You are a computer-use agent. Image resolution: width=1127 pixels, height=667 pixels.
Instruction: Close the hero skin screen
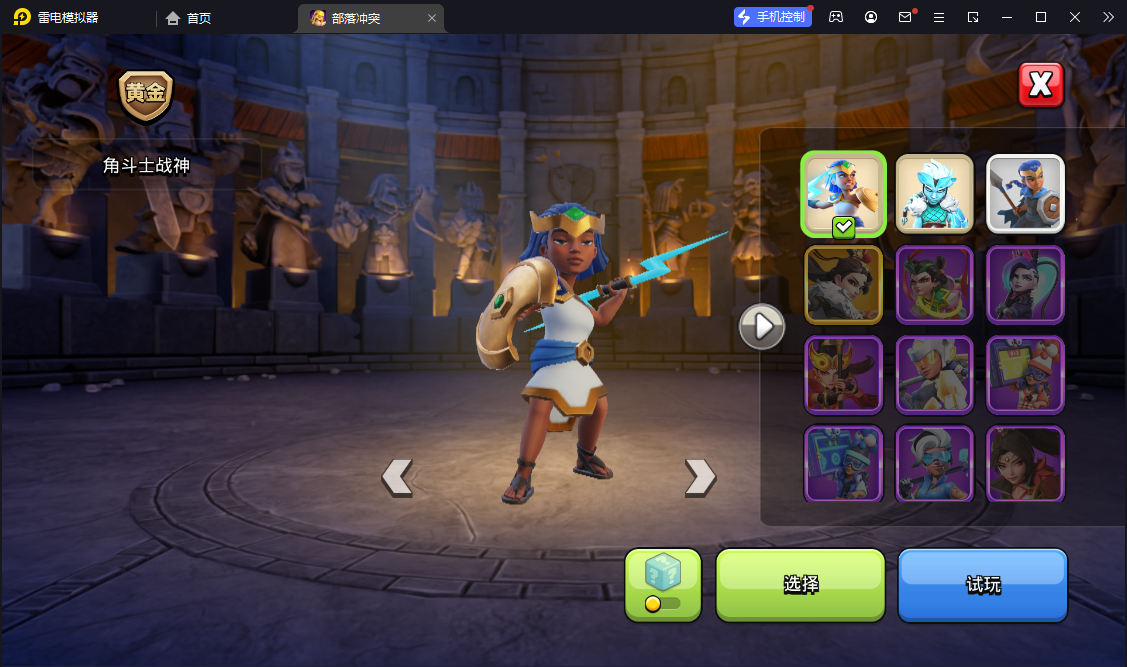tap(1040, 85)
